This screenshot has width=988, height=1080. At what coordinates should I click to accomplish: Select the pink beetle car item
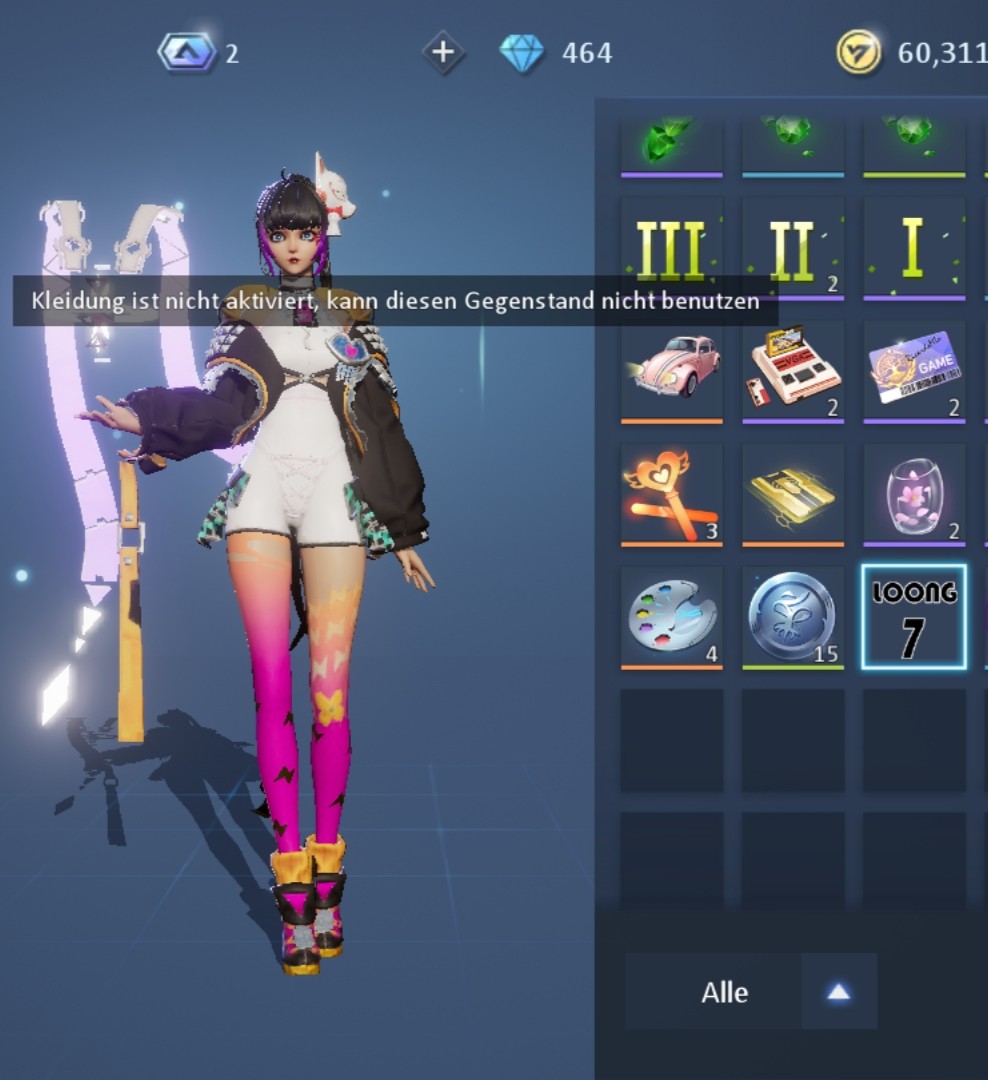point(671,370)
